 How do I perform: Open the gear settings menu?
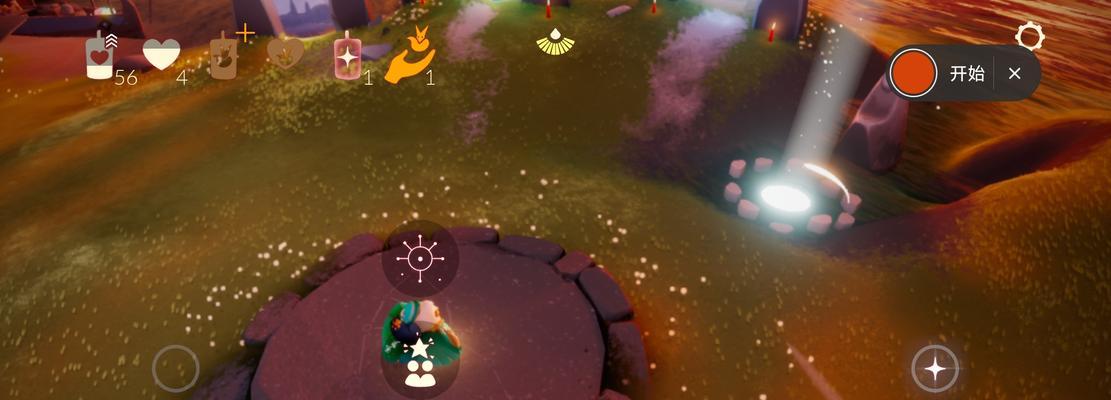tap(1029, 38)
